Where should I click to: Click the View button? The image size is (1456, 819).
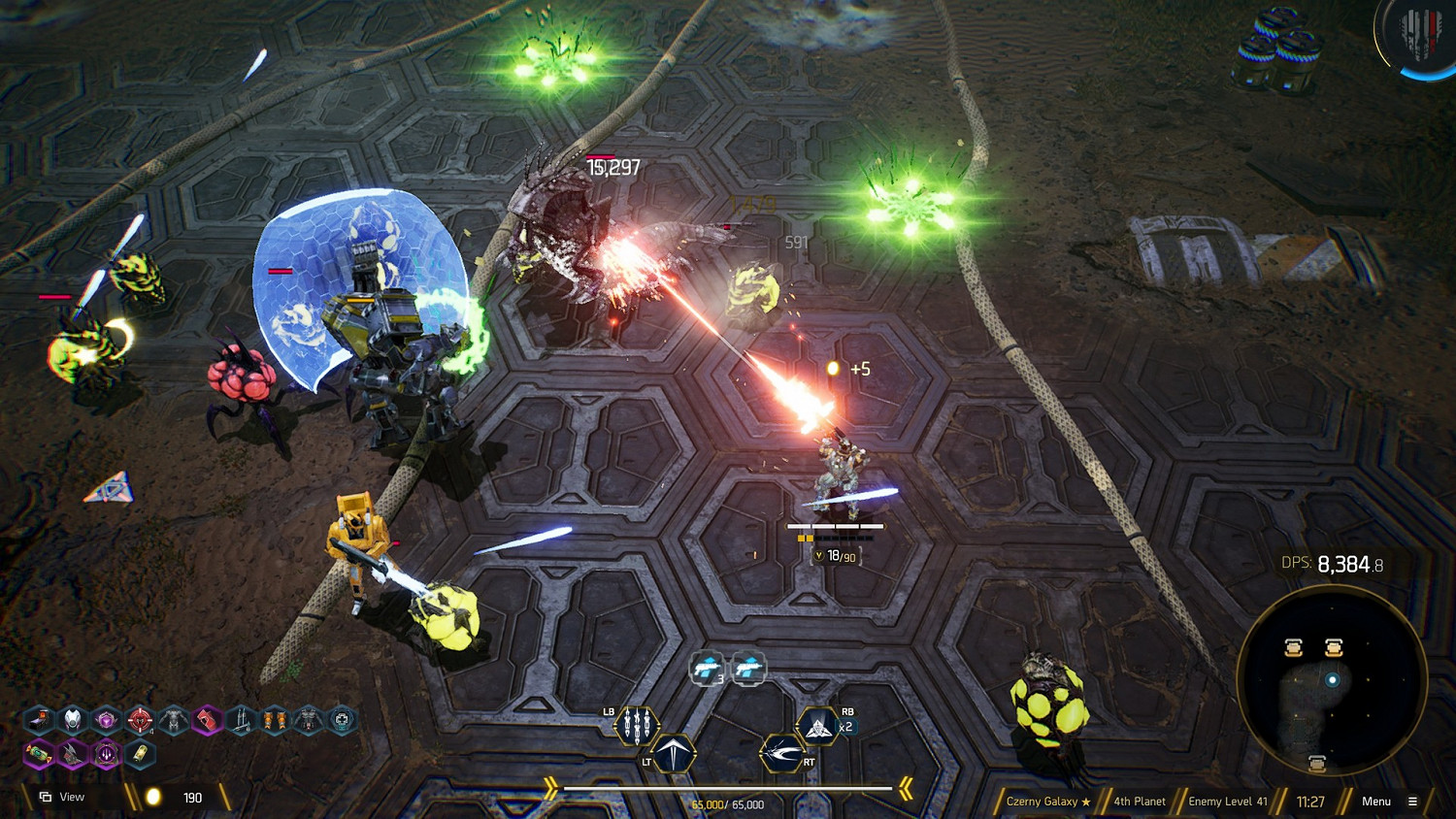[x=63, y=798]
